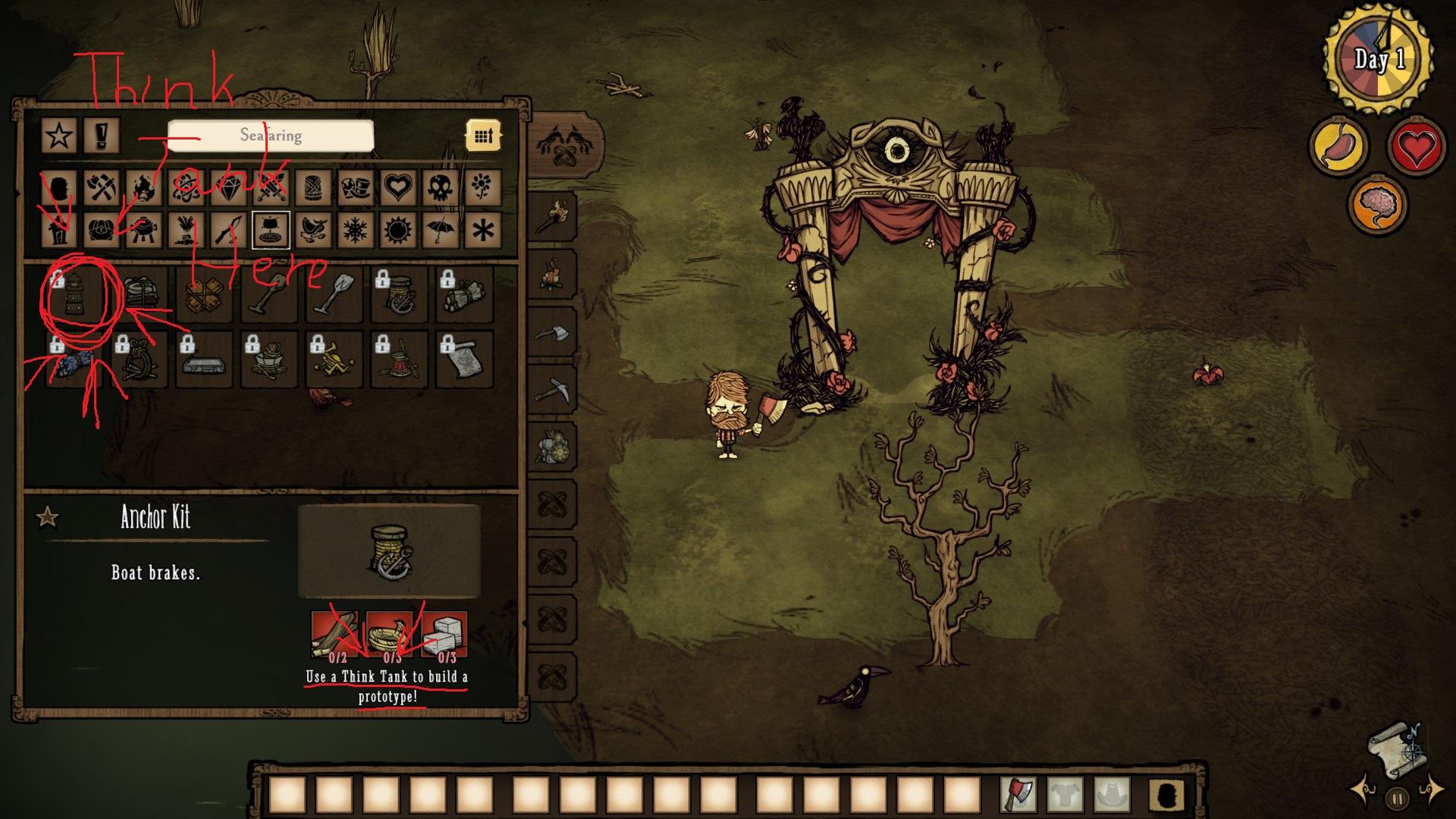Select the equipped axe hand slot

pyautogui.click(x=1020, y=795)
